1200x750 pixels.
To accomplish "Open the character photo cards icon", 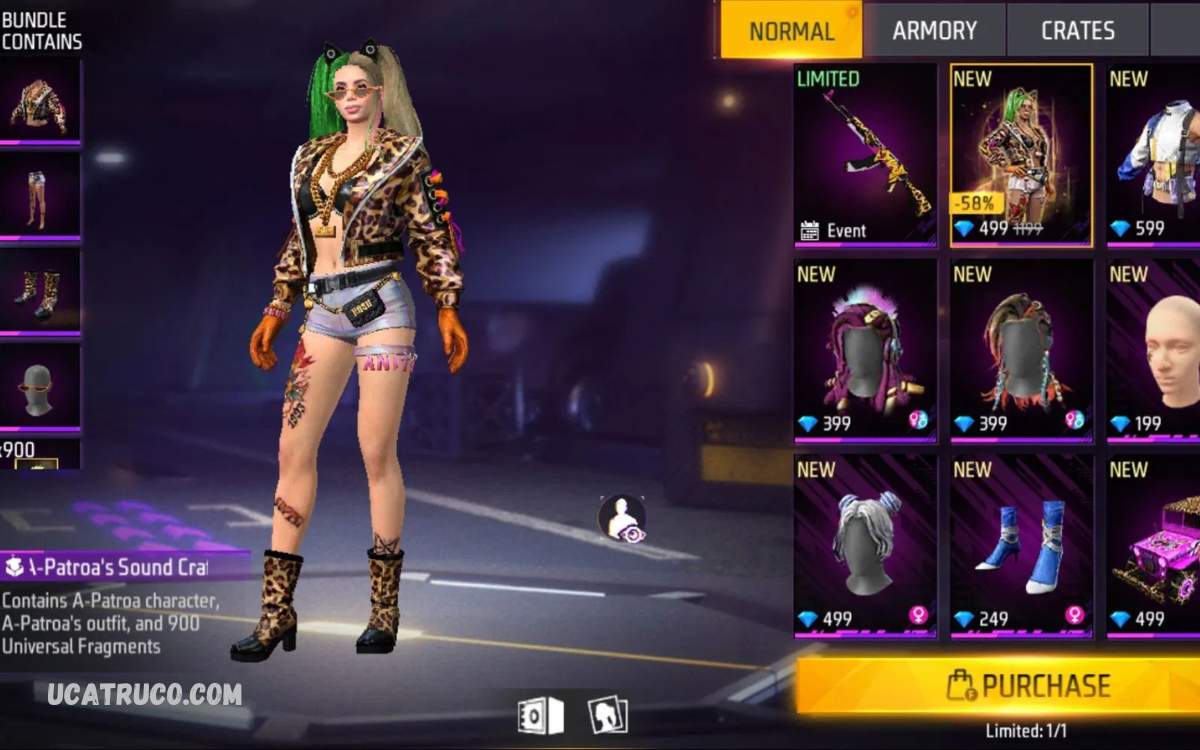I will (x=606, y=716).
